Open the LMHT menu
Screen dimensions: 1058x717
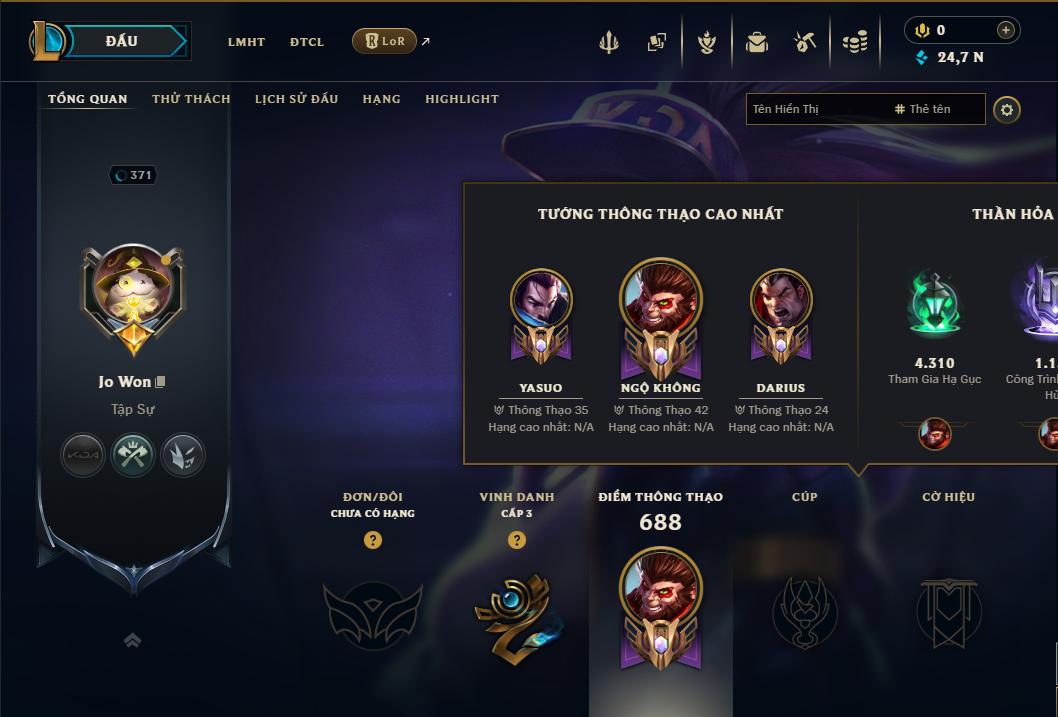246,42
